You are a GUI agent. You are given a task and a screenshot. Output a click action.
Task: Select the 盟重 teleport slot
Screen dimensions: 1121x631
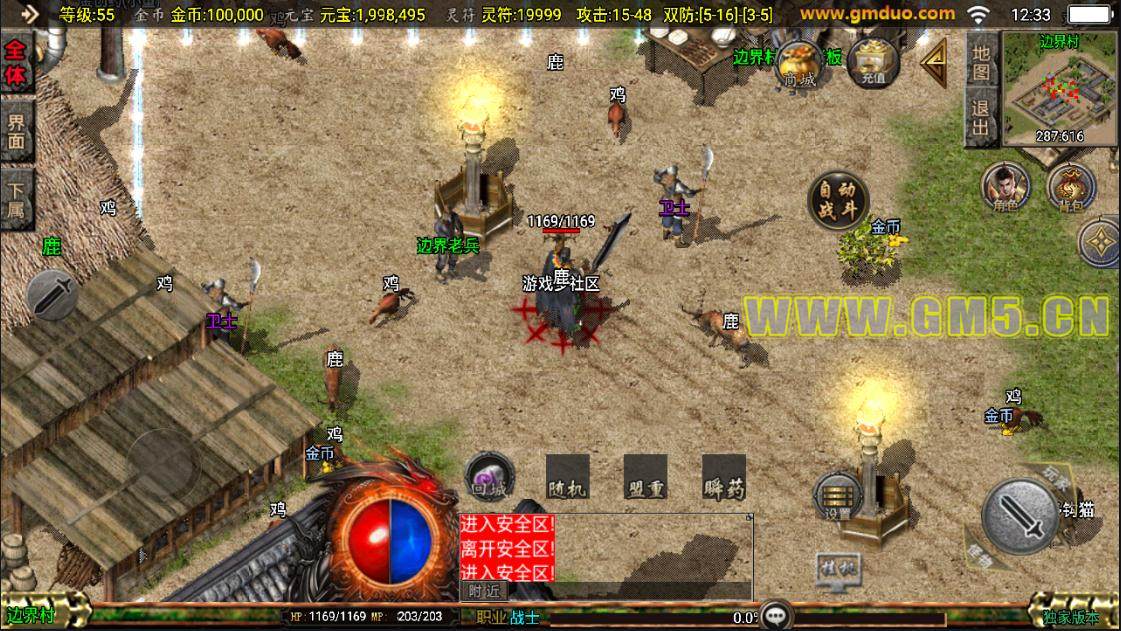point(645,477)
